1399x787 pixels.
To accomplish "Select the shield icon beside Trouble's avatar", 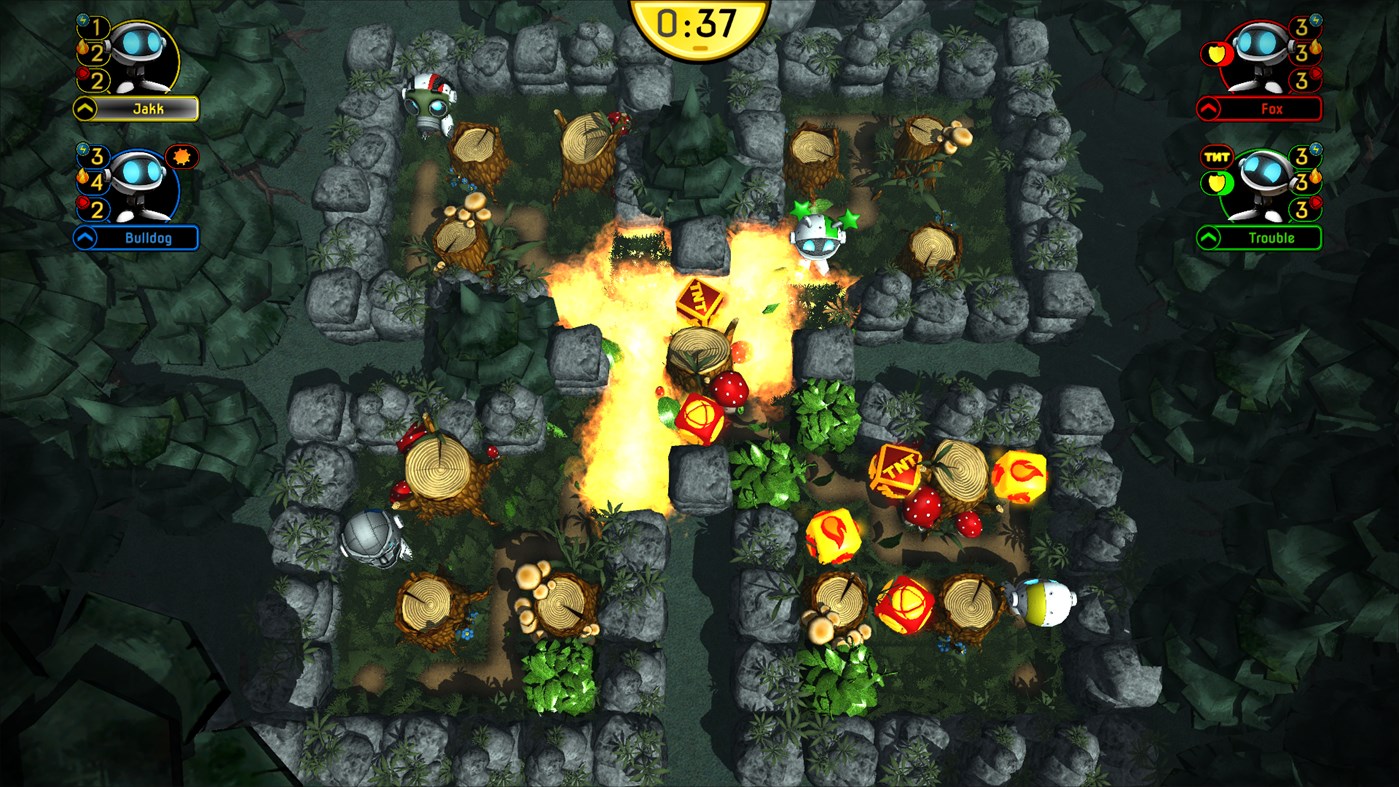I will click(x=1216, y=181).
